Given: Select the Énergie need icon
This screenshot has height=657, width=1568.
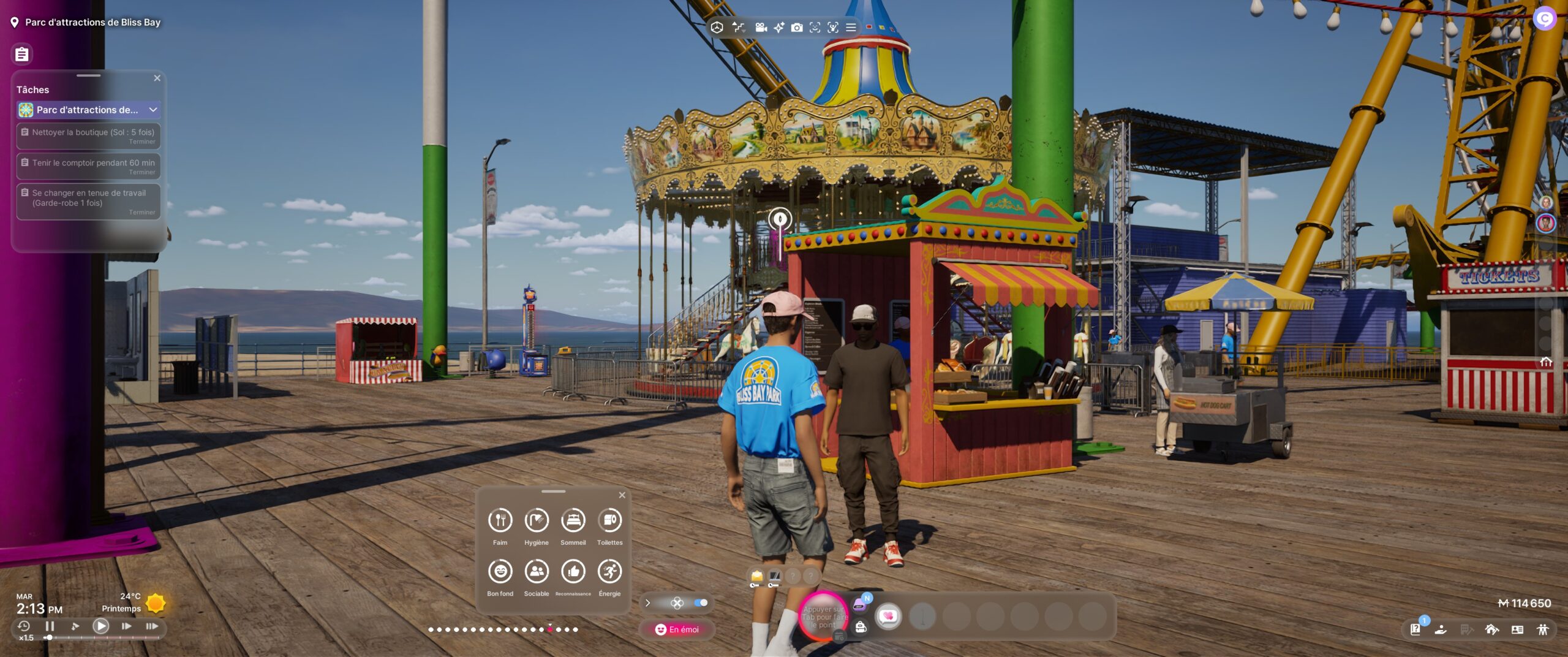Looking at the screenshot, I should pos(609,572).
